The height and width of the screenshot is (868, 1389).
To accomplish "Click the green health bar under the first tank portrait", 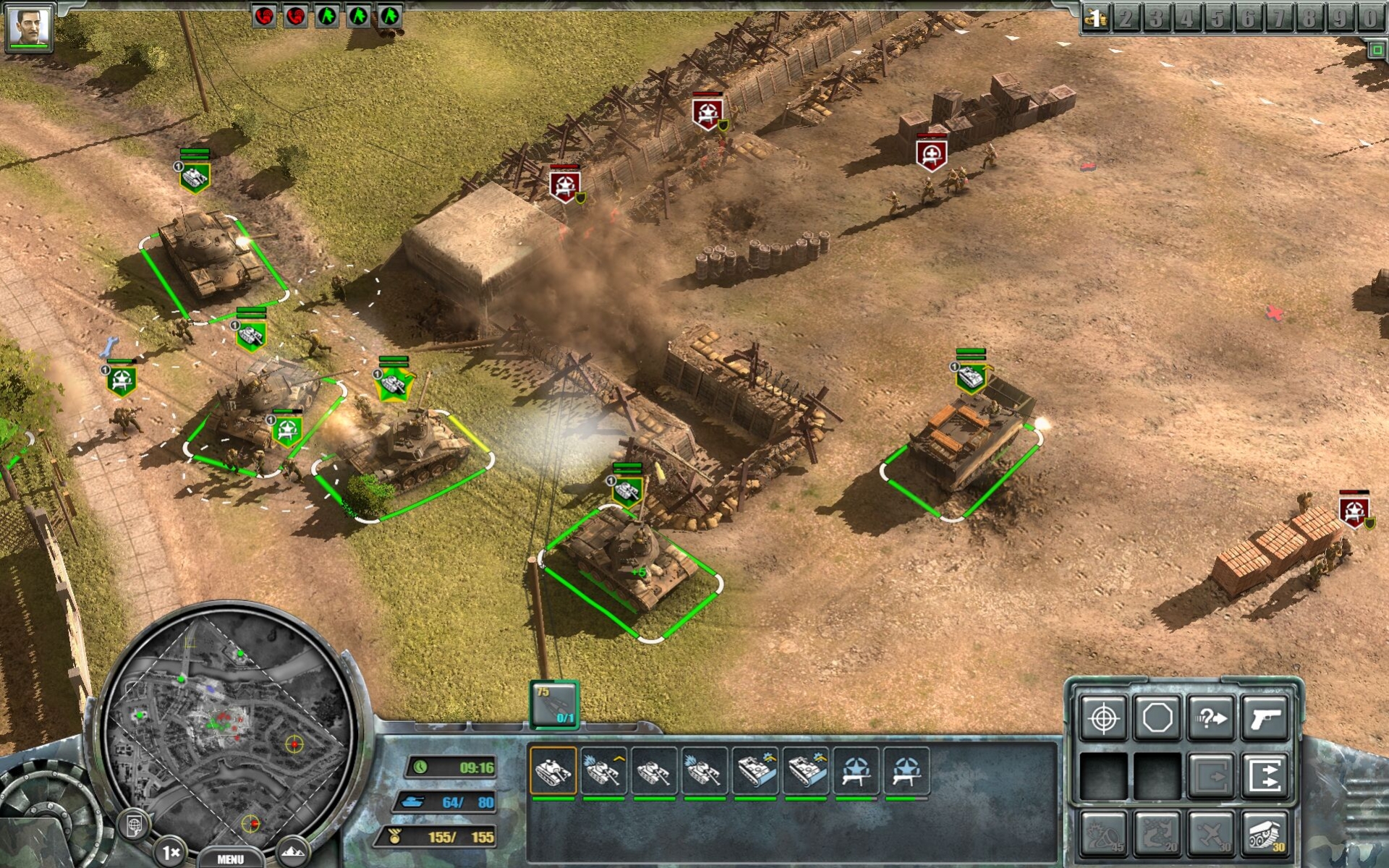I will tap(552, 799).
